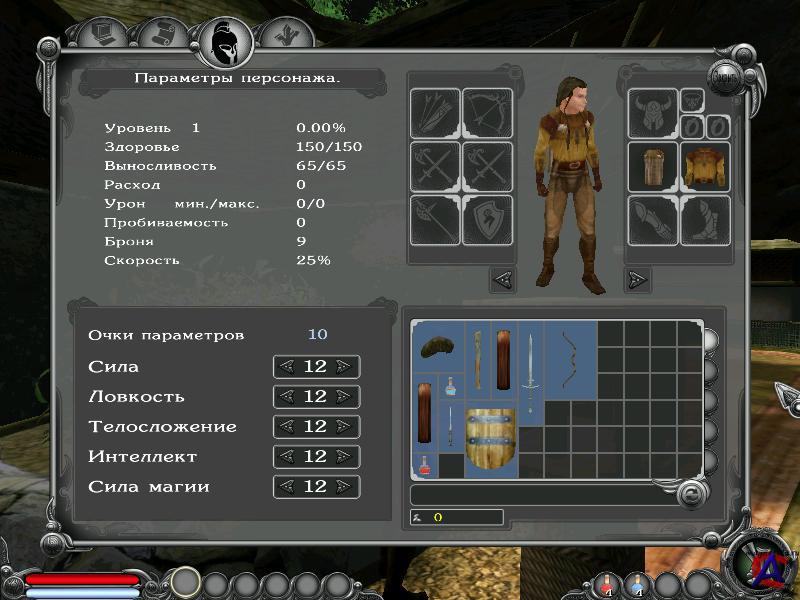Click the round swap button below inventory

(689, 493)
